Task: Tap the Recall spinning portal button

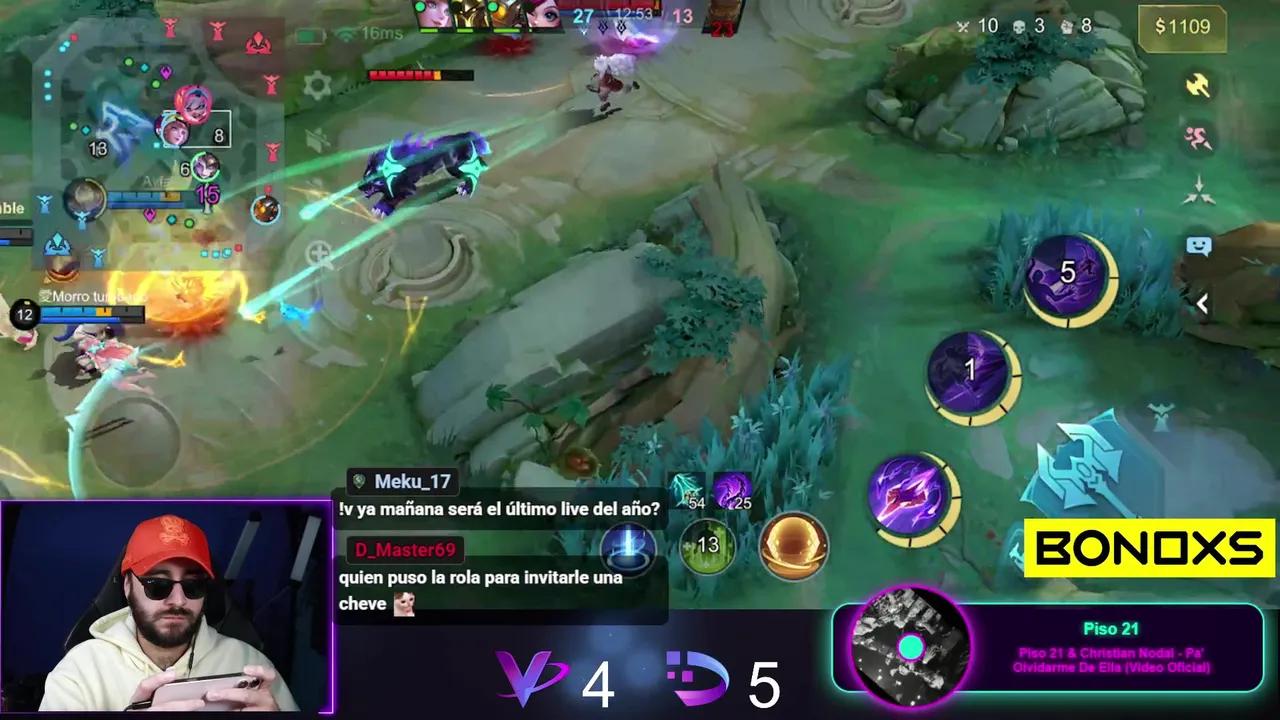Action: [795, 548]
